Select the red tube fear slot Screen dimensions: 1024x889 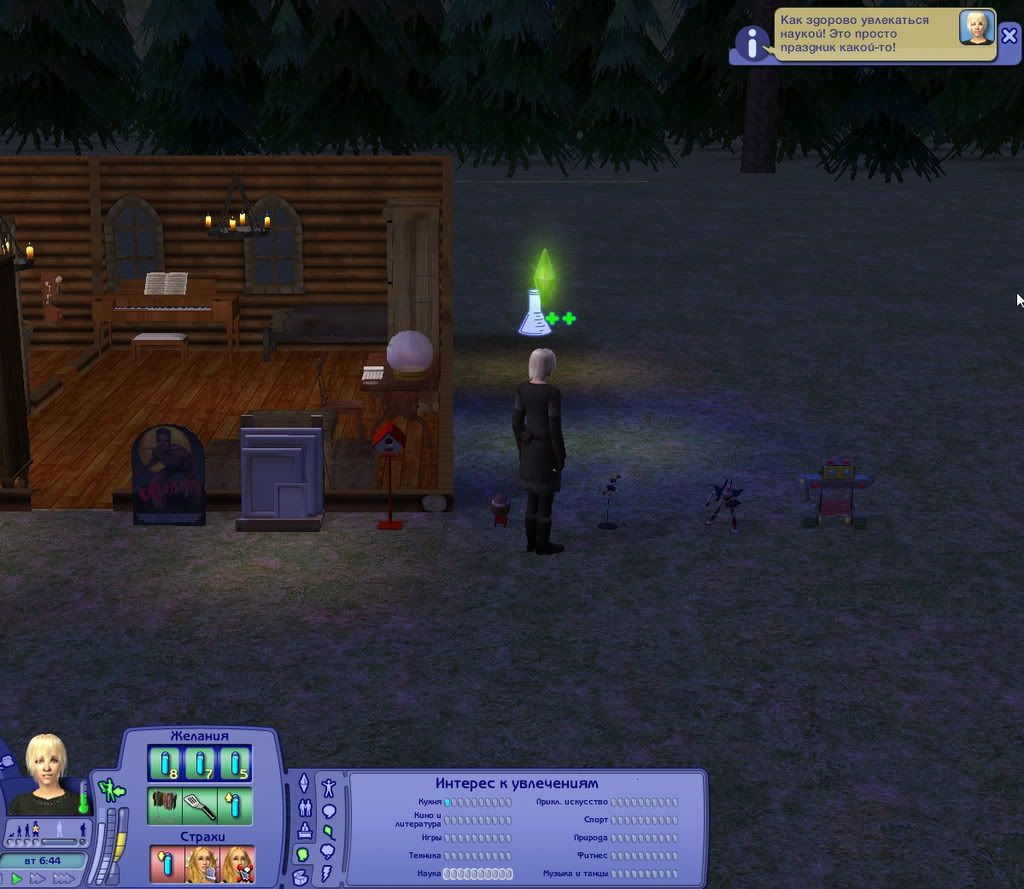pyautogui.click(x=166, y=863)
